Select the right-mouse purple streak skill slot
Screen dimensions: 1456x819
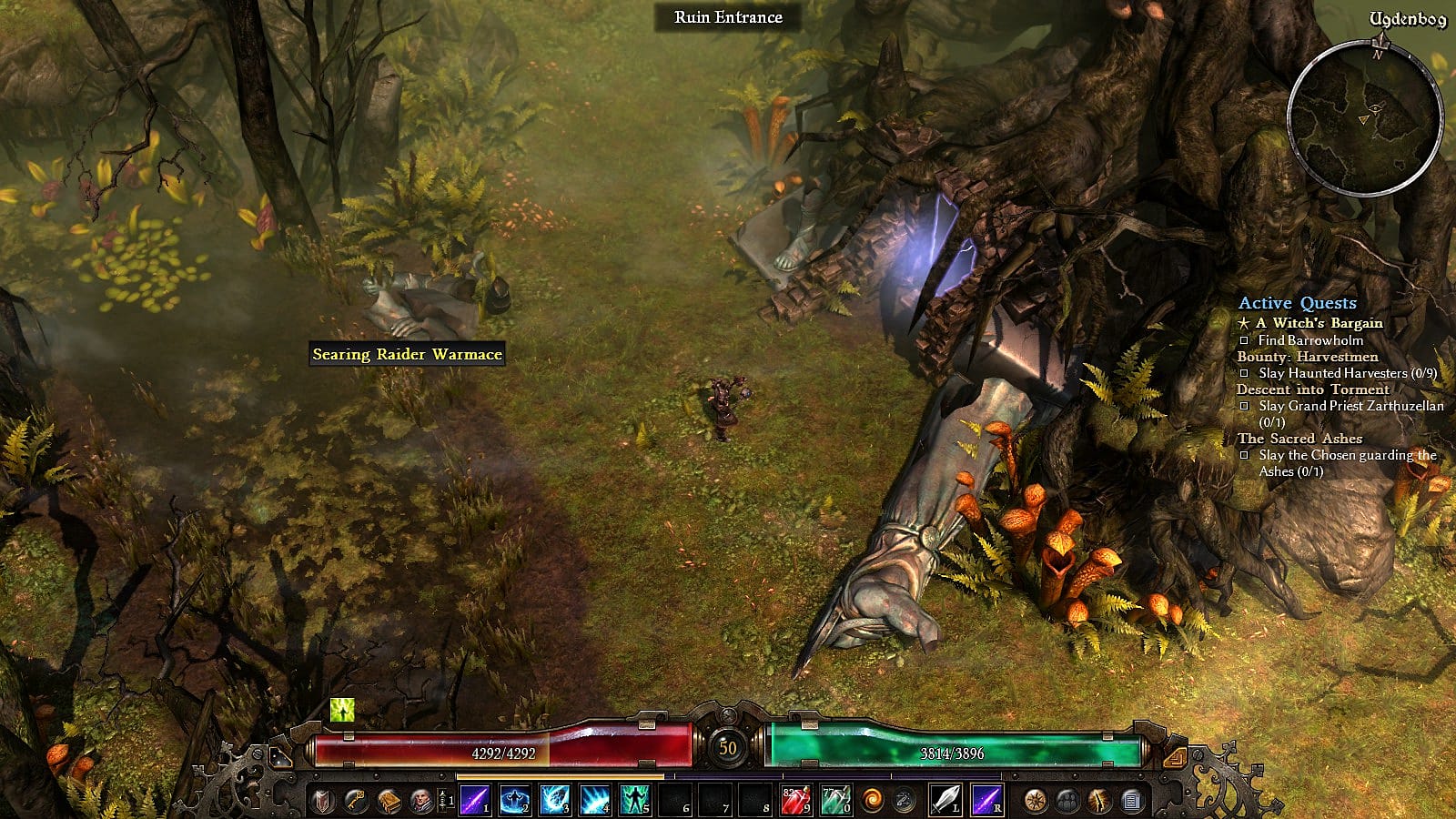[x=986, y=801]
